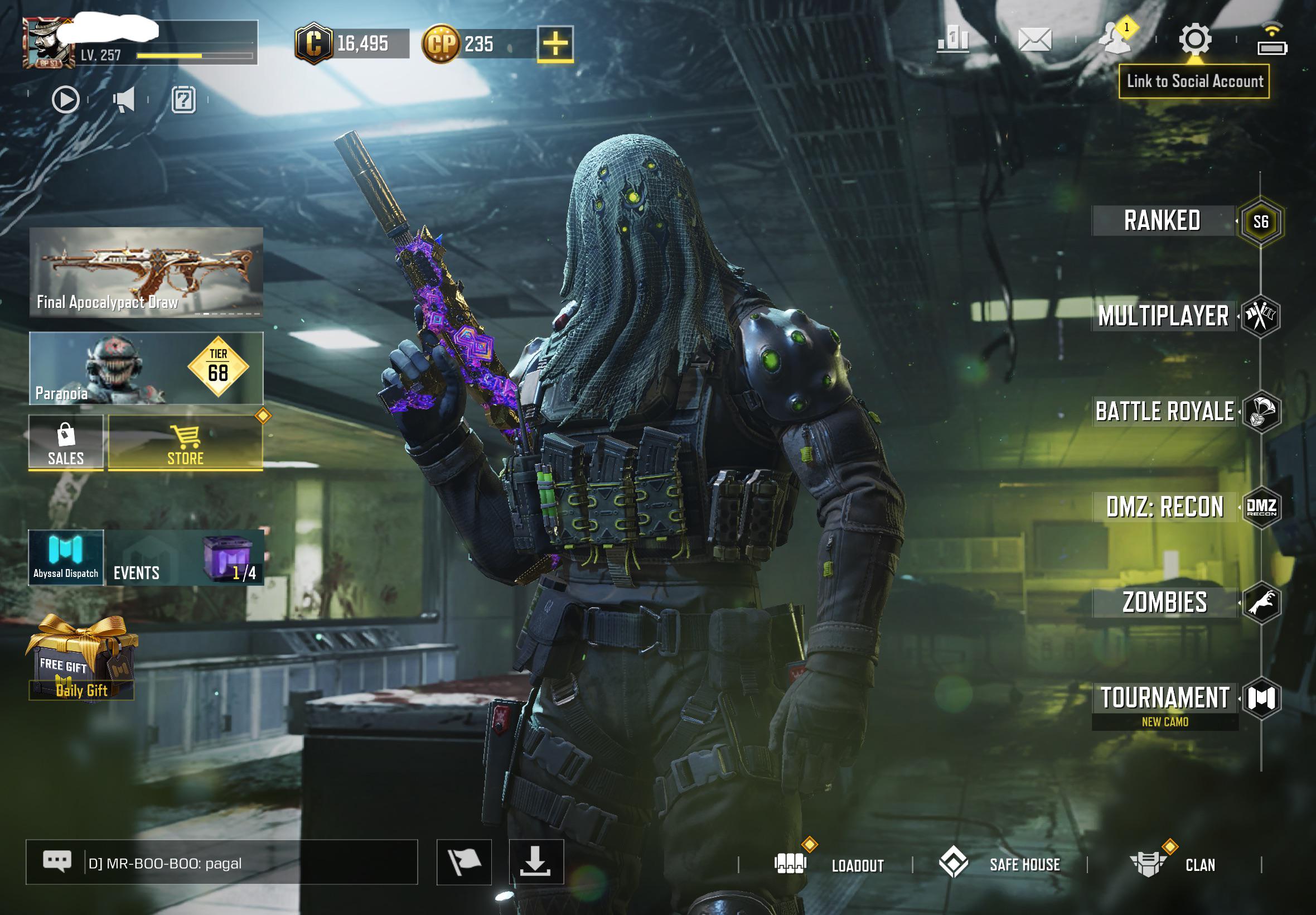Open the Paranoia battle pass tier banner
Image resolution: width=1316 pixels, height=915 pixels.
[x=146, y=368]
